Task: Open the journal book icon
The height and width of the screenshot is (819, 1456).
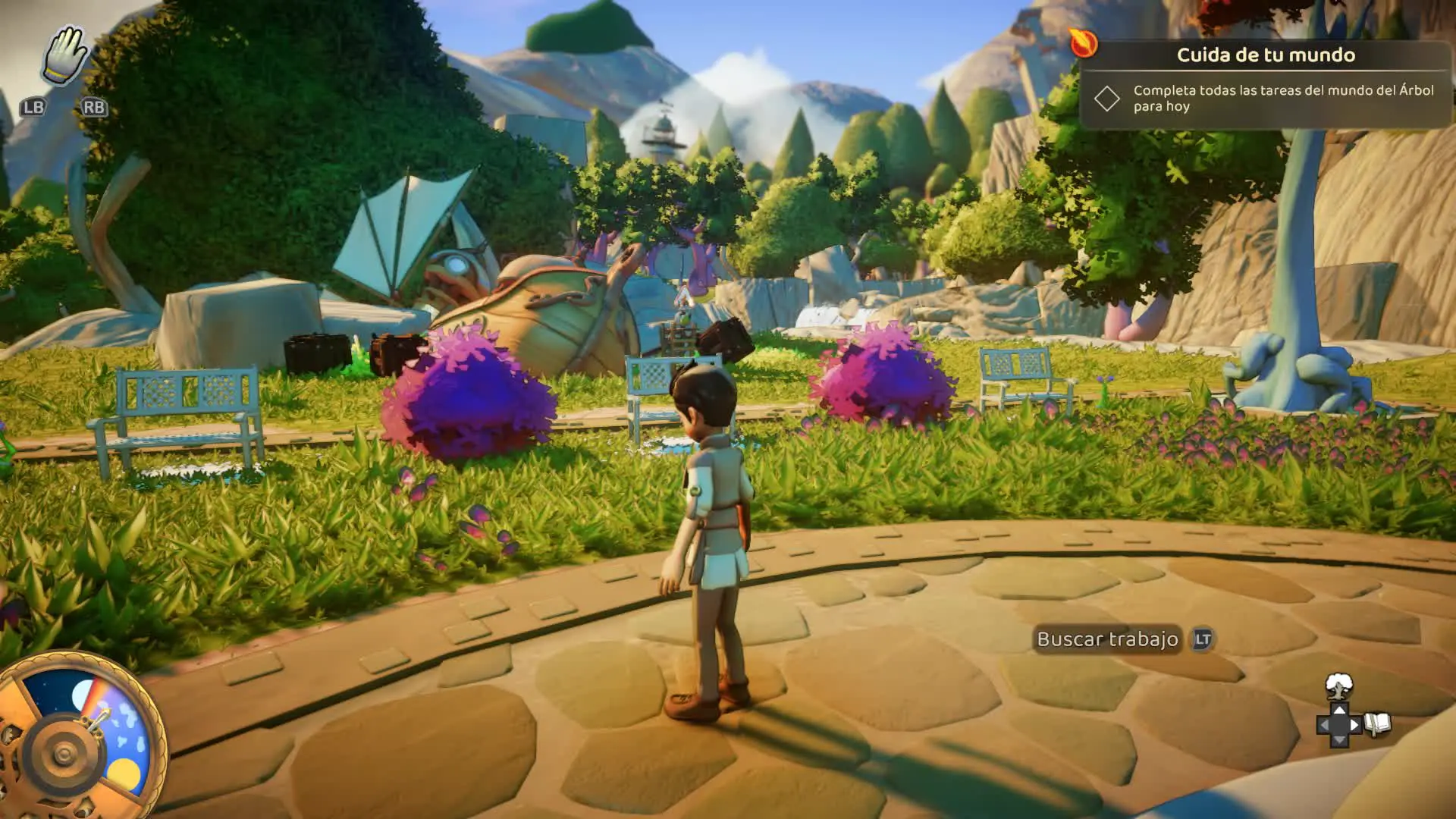Action: point(1378,724)
